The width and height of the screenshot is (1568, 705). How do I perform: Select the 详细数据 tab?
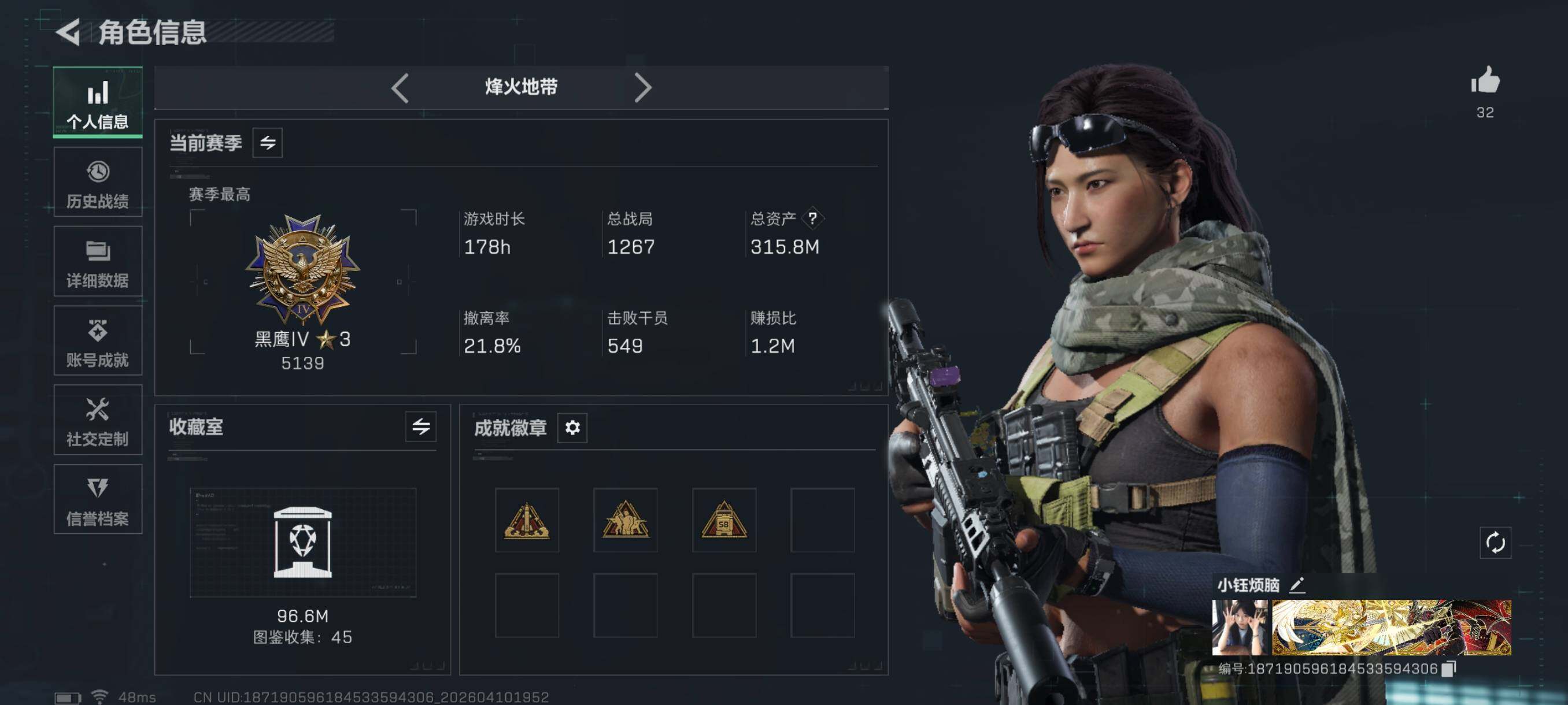[97, 262]
